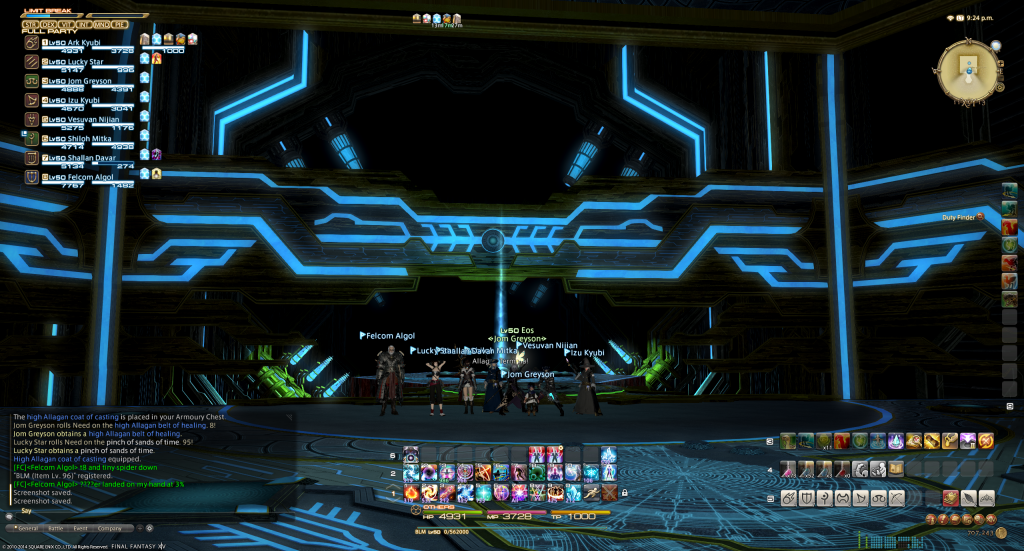Screen dimensions: 1024x551
Task: Target Lucky Star in the party list
Action: point(80,62)
